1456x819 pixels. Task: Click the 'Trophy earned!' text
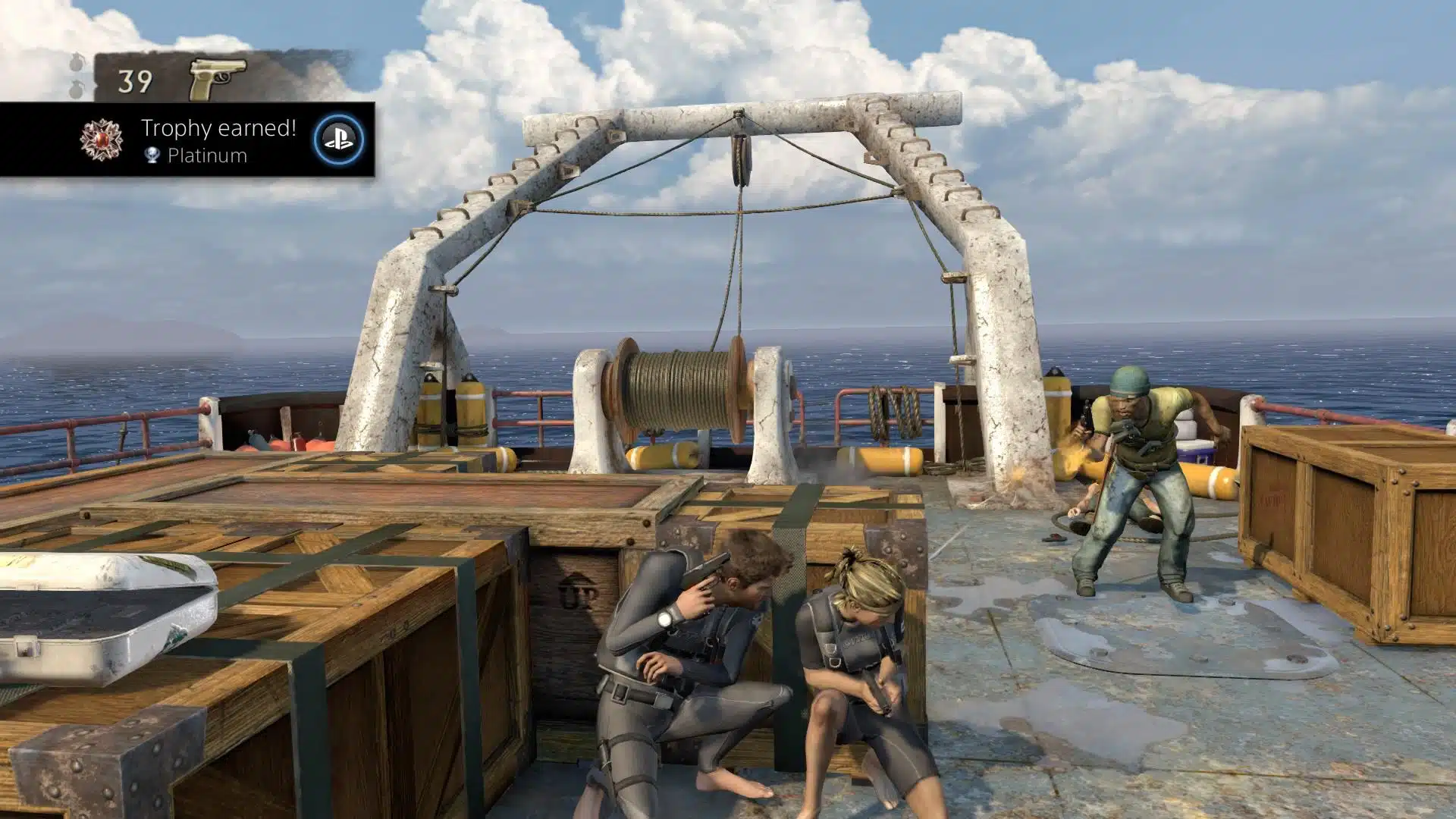point(218,127)
